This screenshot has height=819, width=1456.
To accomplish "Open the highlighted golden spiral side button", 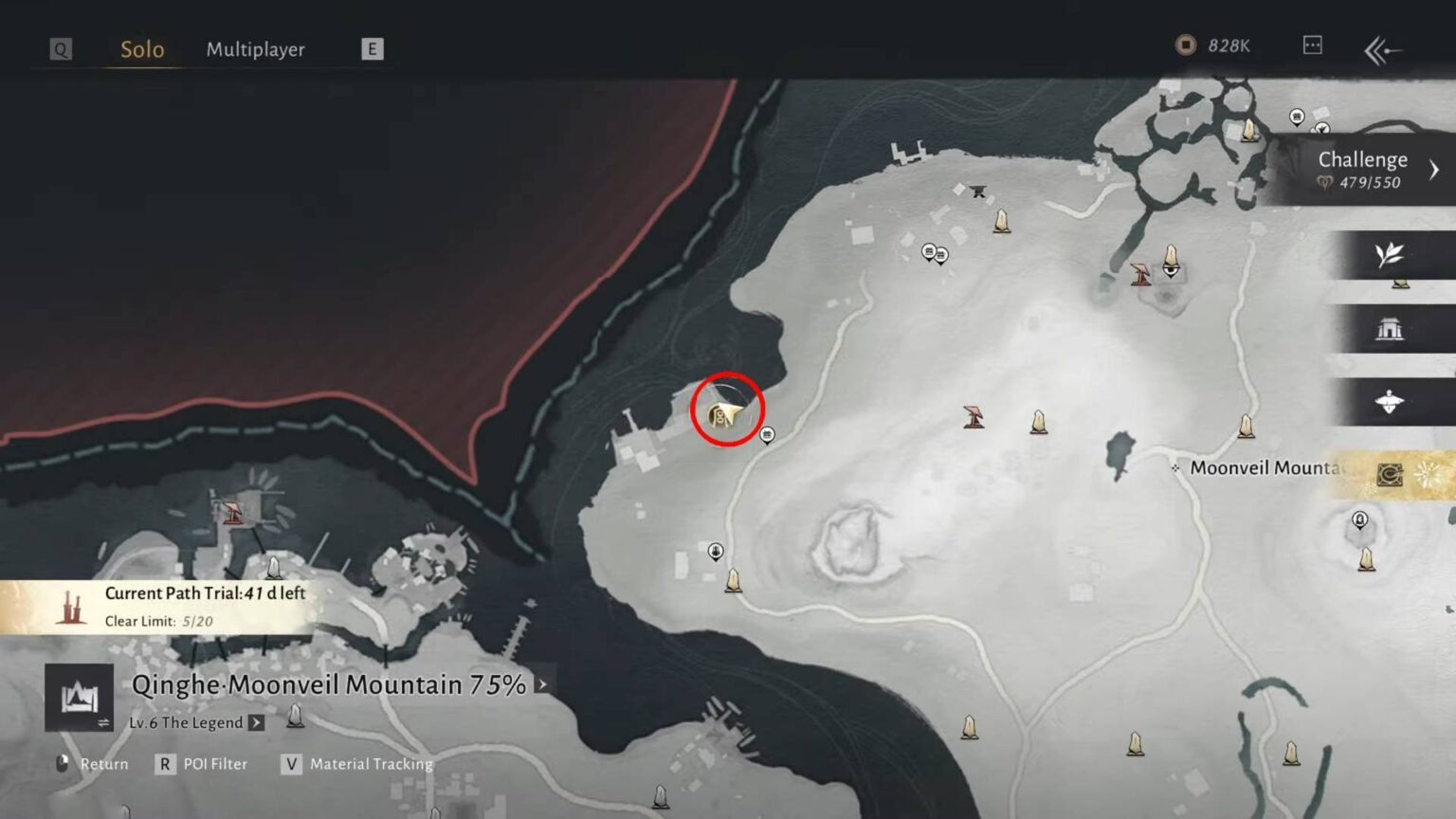I will (x=1391, y=474).
